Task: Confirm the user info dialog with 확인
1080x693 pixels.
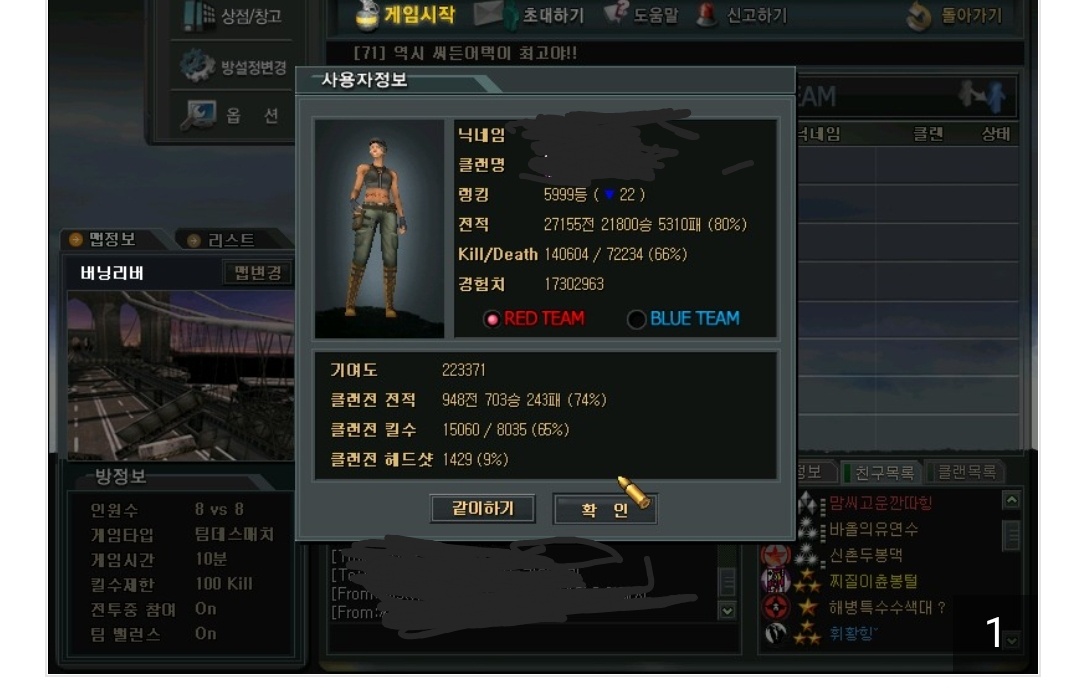Action: pyautogui.click(x=604, y=509)
